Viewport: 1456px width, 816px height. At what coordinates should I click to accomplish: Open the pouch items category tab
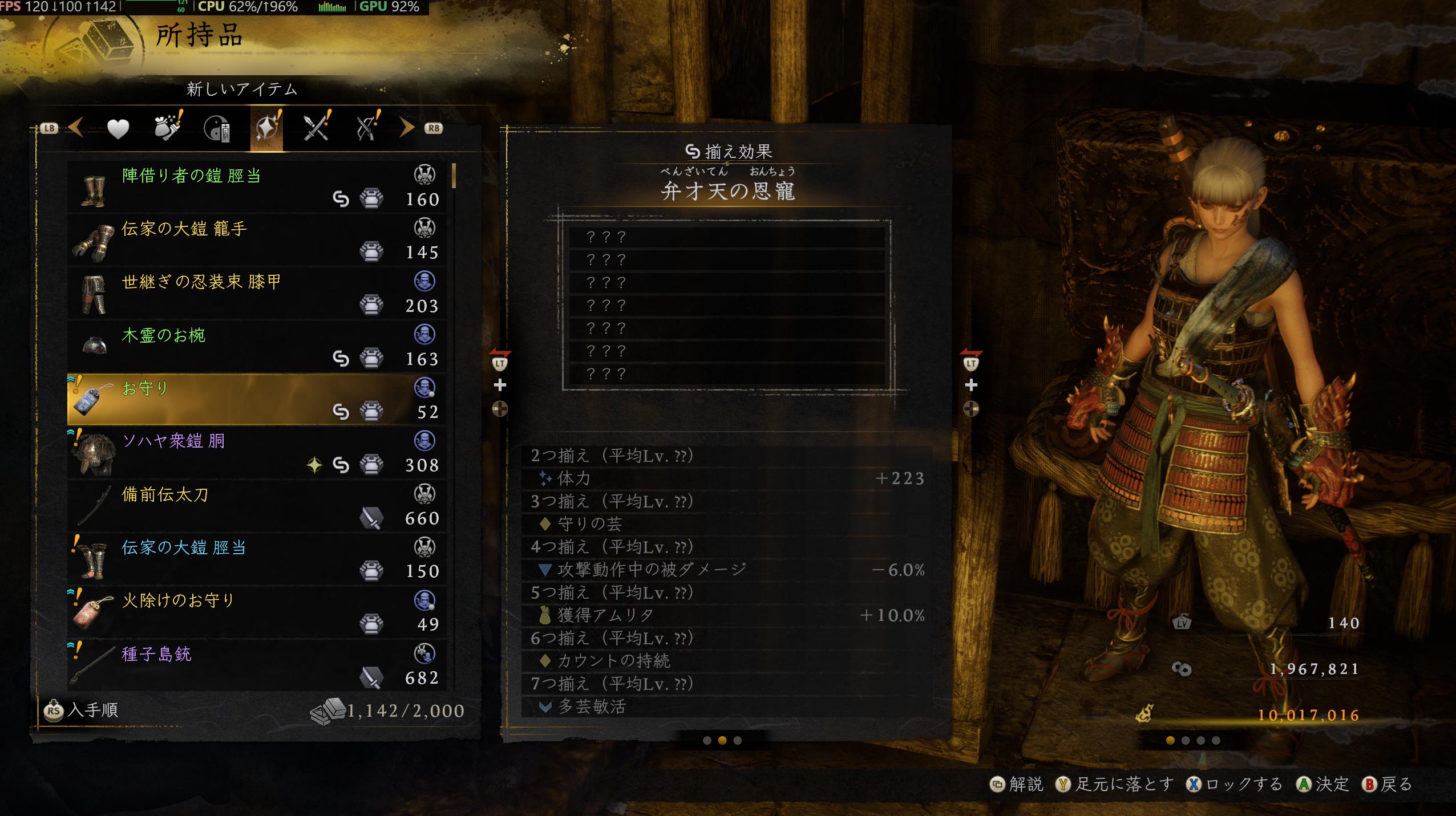coord(168,128)
